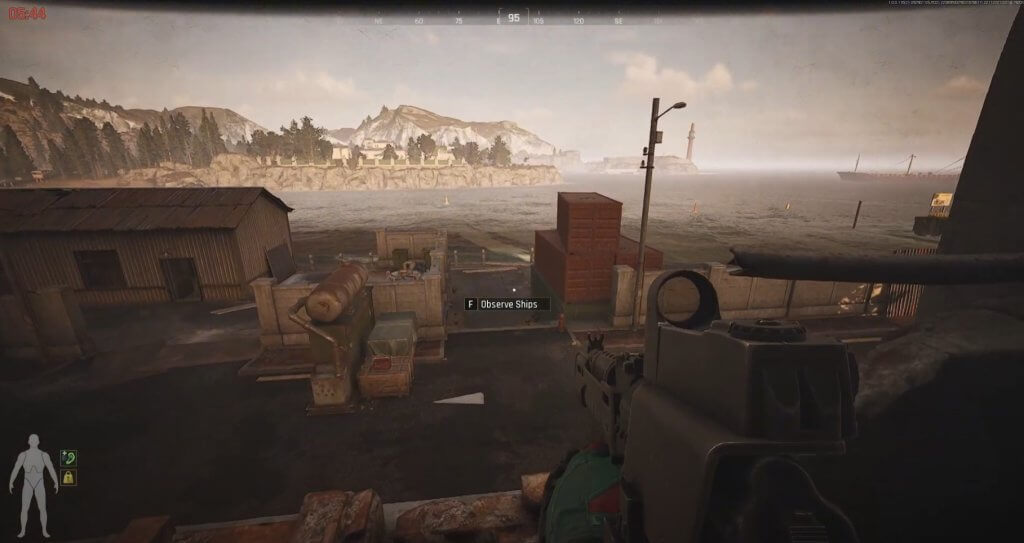Click the yellow weight overload status icon
This screenshot has height=543, width=1024.
[x=68, y=478]
